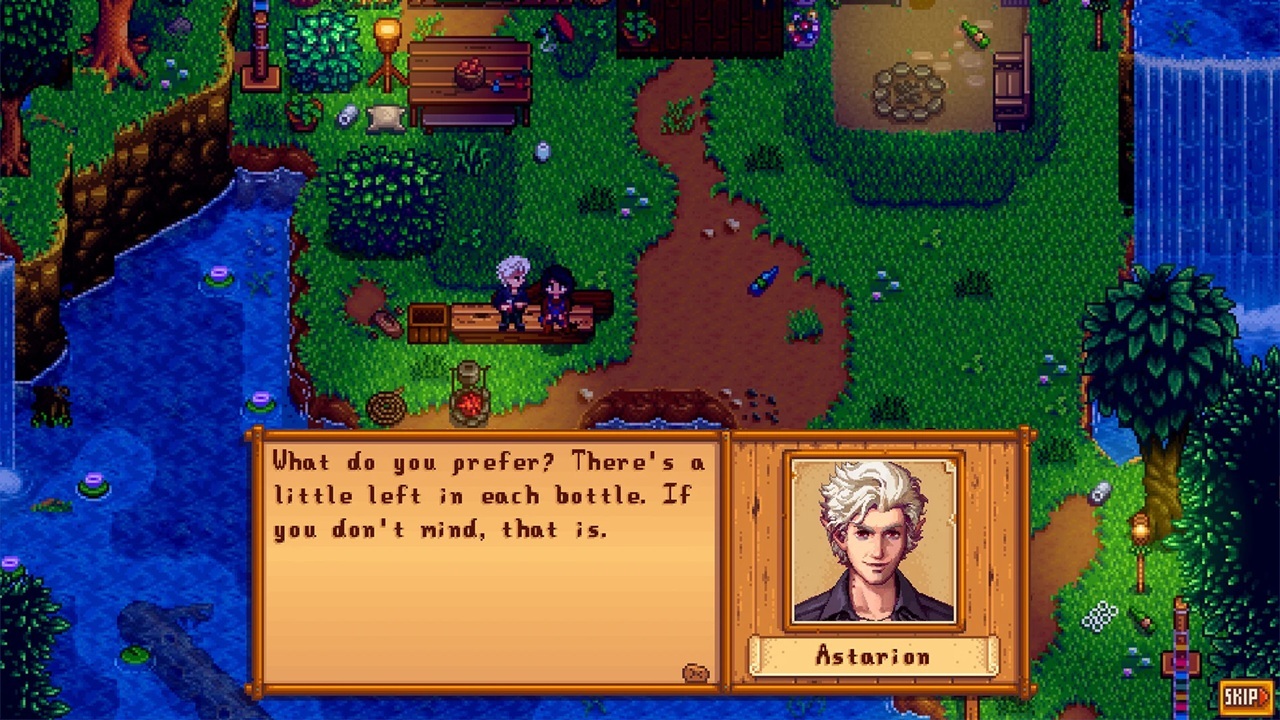Advance Astarion's dialogue text box
1280x720 pixels.
(490, 560)
